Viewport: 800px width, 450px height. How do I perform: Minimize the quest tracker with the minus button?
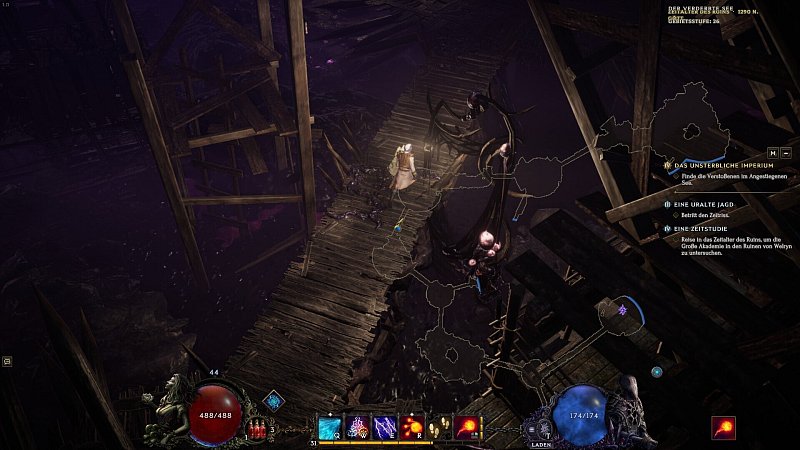786,152
